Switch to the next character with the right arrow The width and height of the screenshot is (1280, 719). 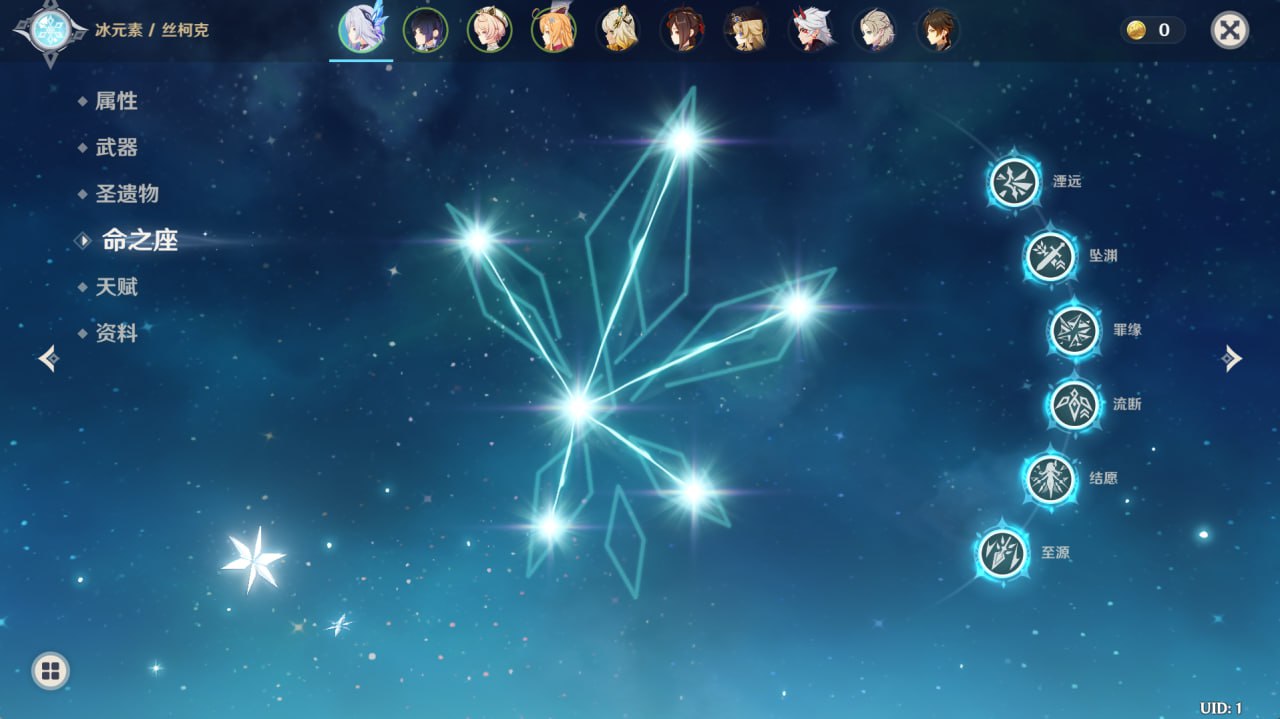click(x=1232, y=358)
